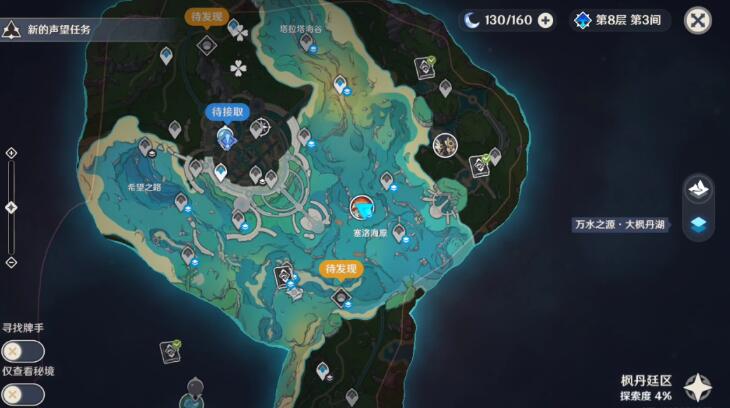This screenshot has height=408, width=730.
Task: Open the paper boat map pin button
Action: pyautogui.click(x=698, y=188)
